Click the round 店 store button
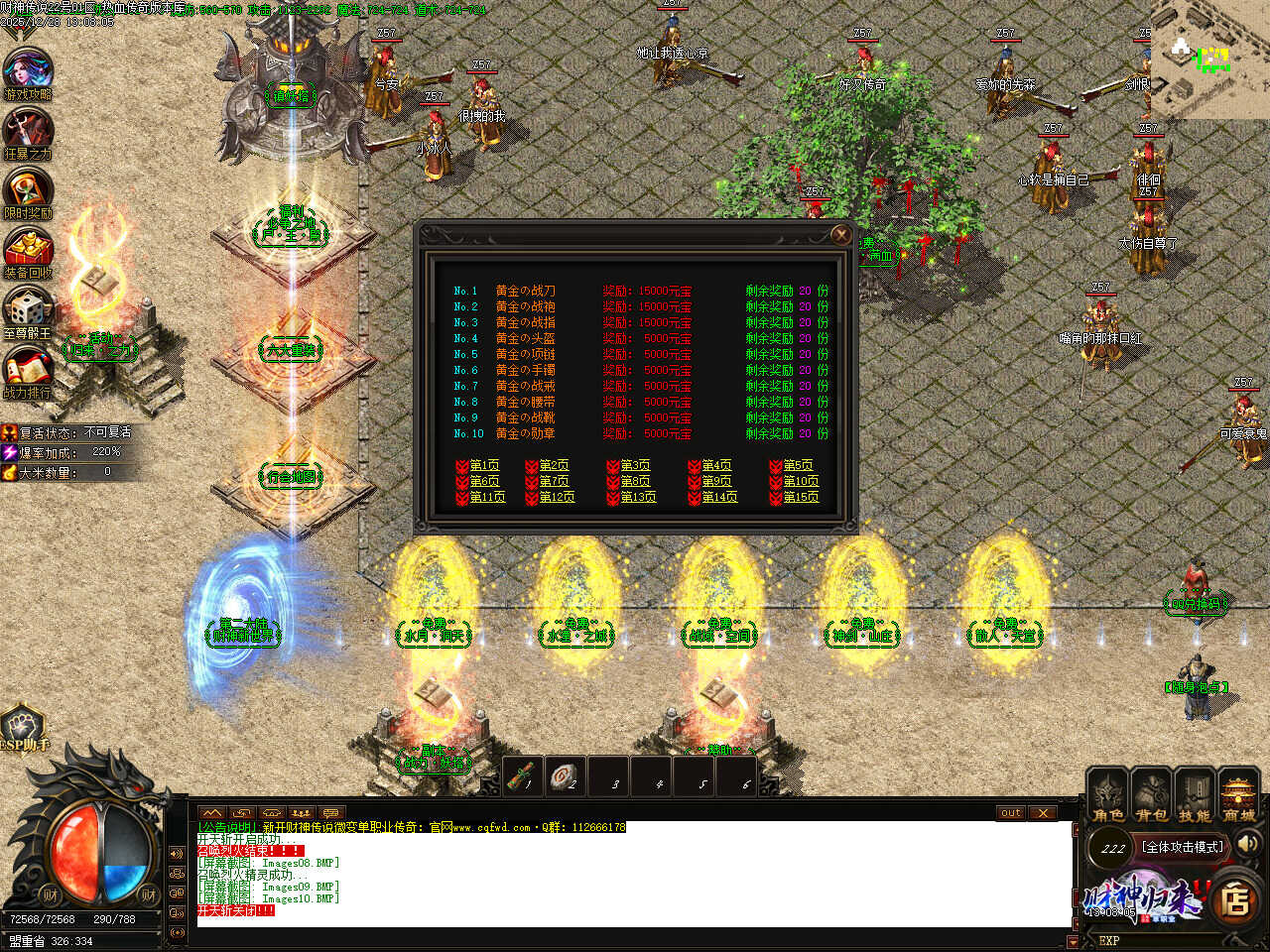 coord(1235,901)
